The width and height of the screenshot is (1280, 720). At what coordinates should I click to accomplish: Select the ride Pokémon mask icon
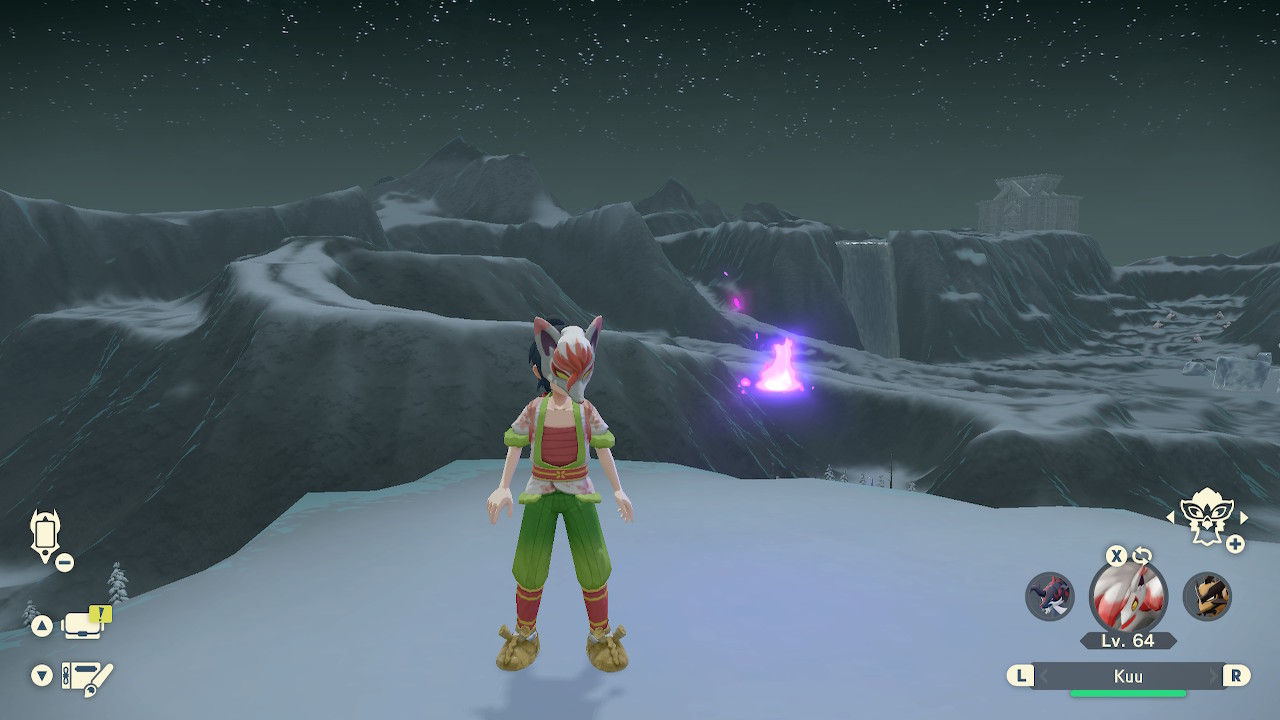[1206, 517]
